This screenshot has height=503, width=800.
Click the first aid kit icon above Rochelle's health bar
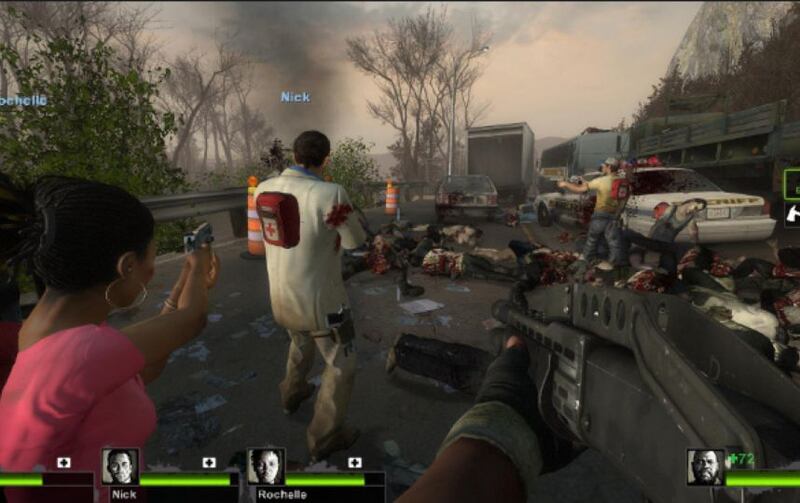[354, 462]
